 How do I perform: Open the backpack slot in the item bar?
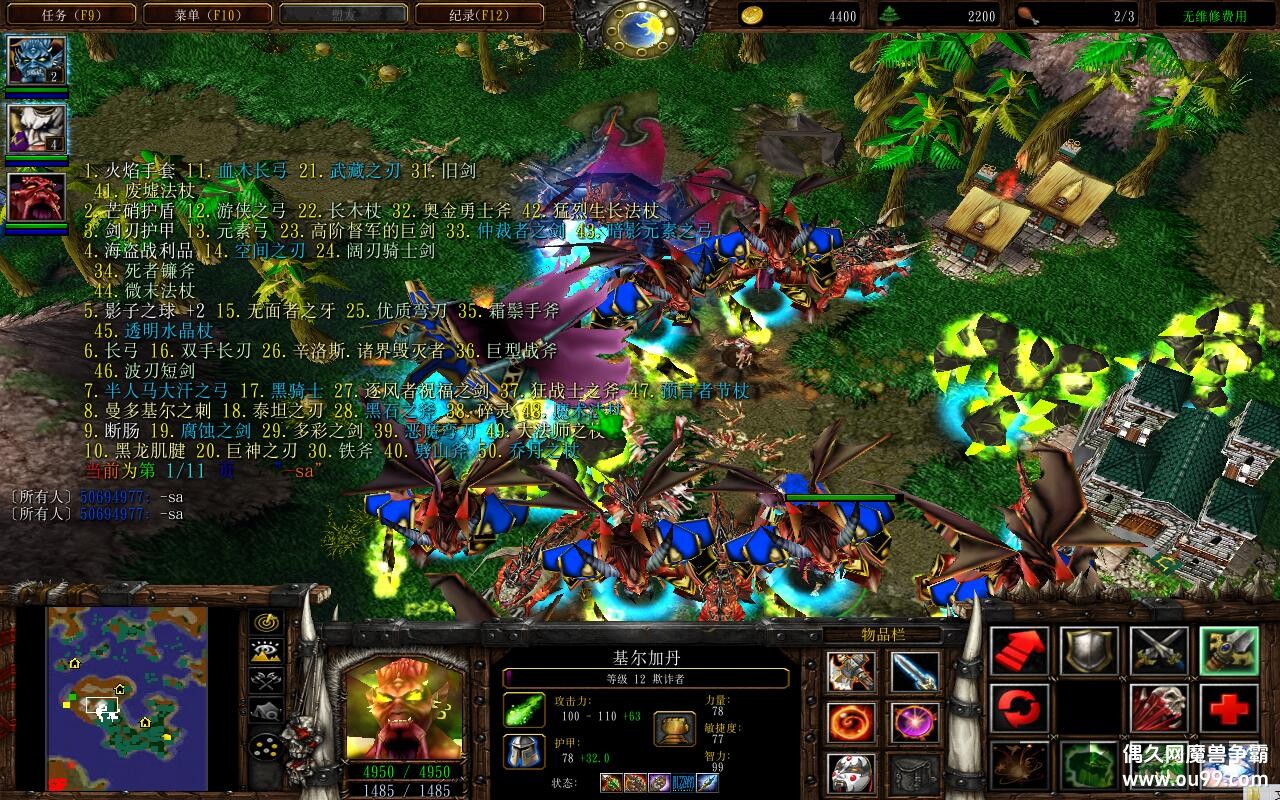tap(914, 775)
